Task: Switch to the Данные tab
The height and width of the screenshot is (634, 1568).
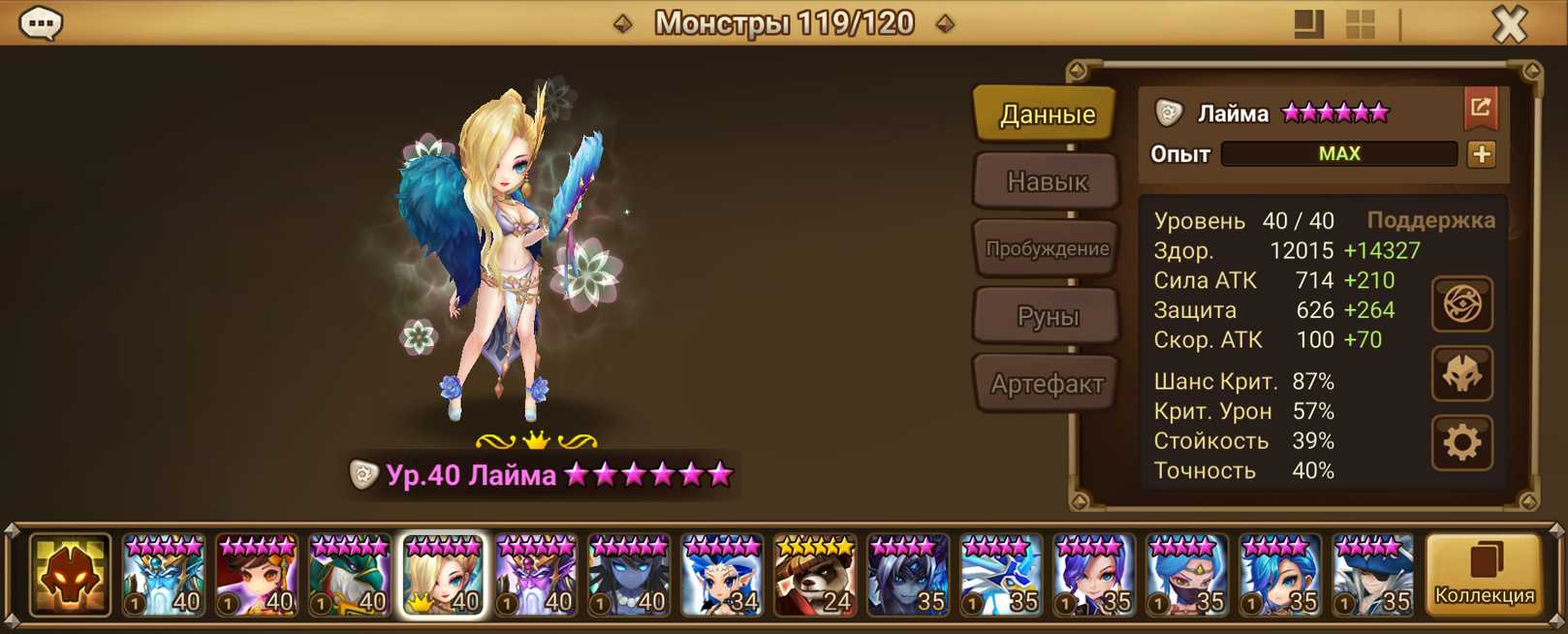Action: (x=1047, y=114)
